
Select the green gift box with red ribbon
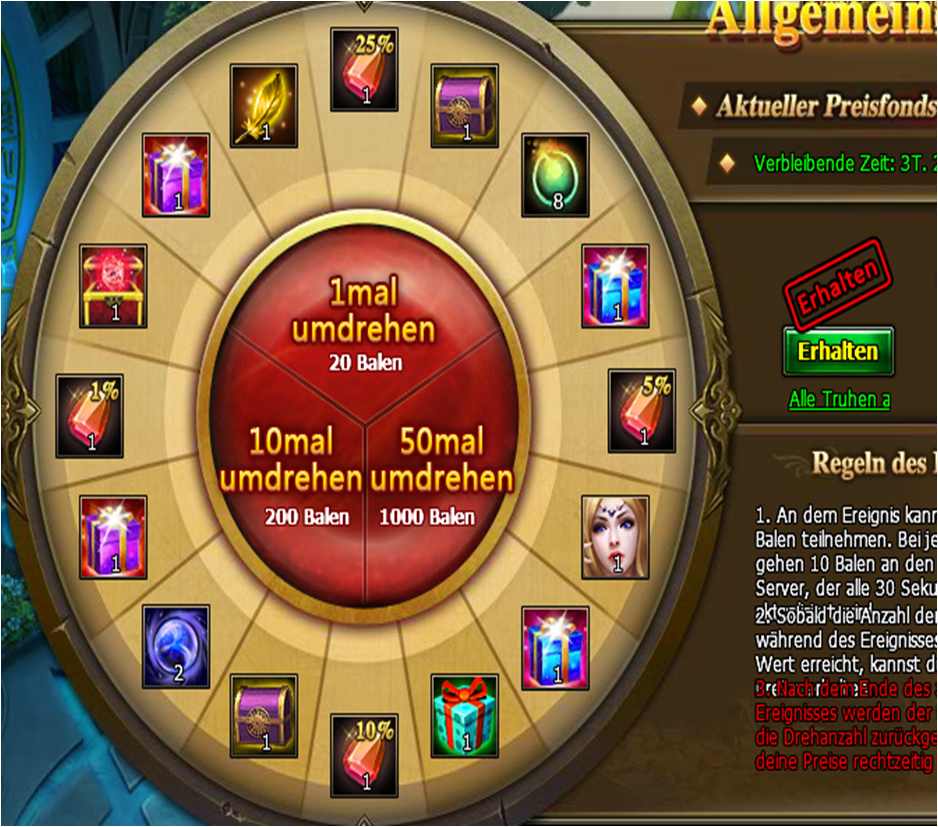coord(464,714)
